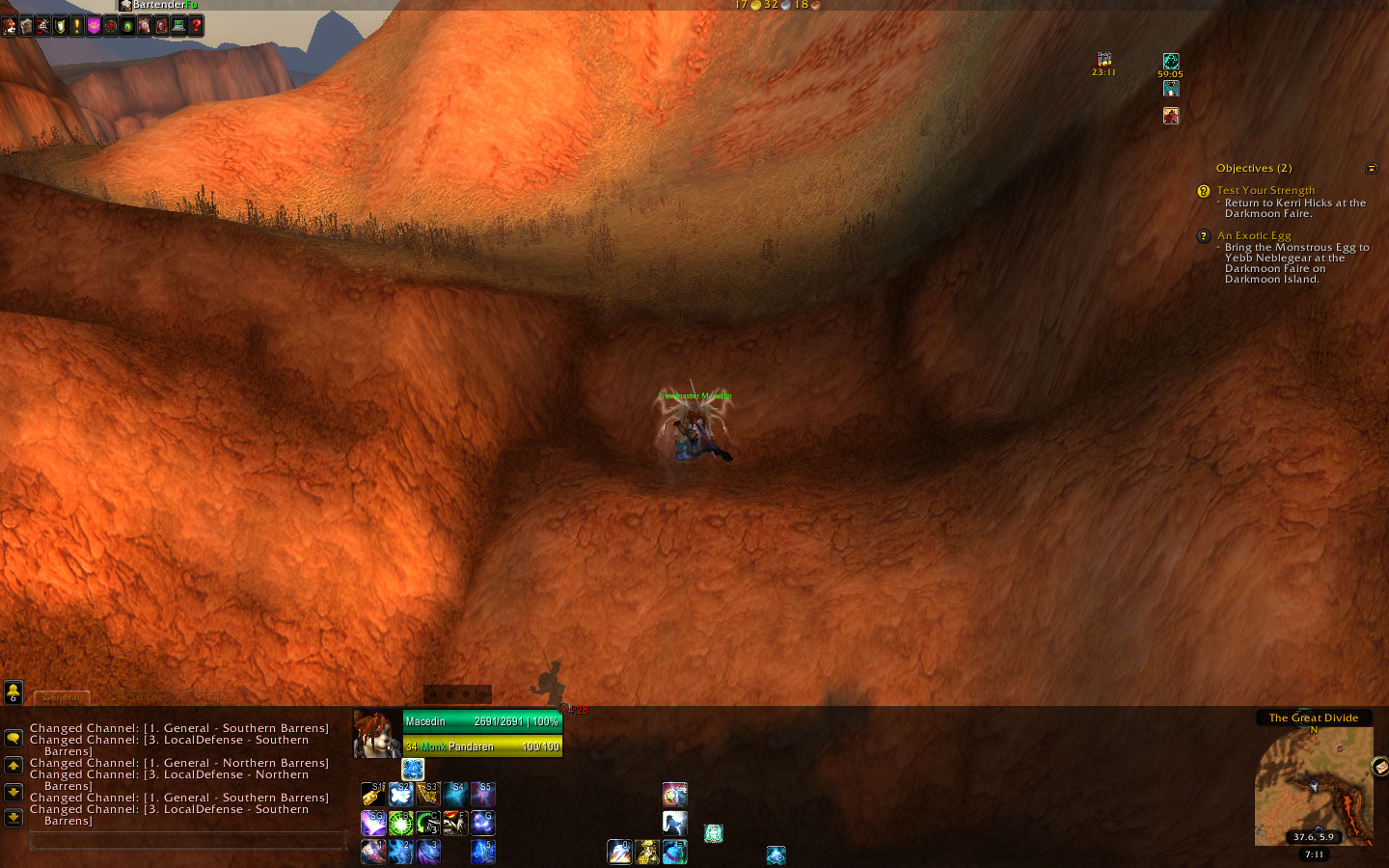Image resolution: width=1389 pixels, height=868 pixels.
Task: Collapse the Objectives tracker
Action: point(1371,169)
